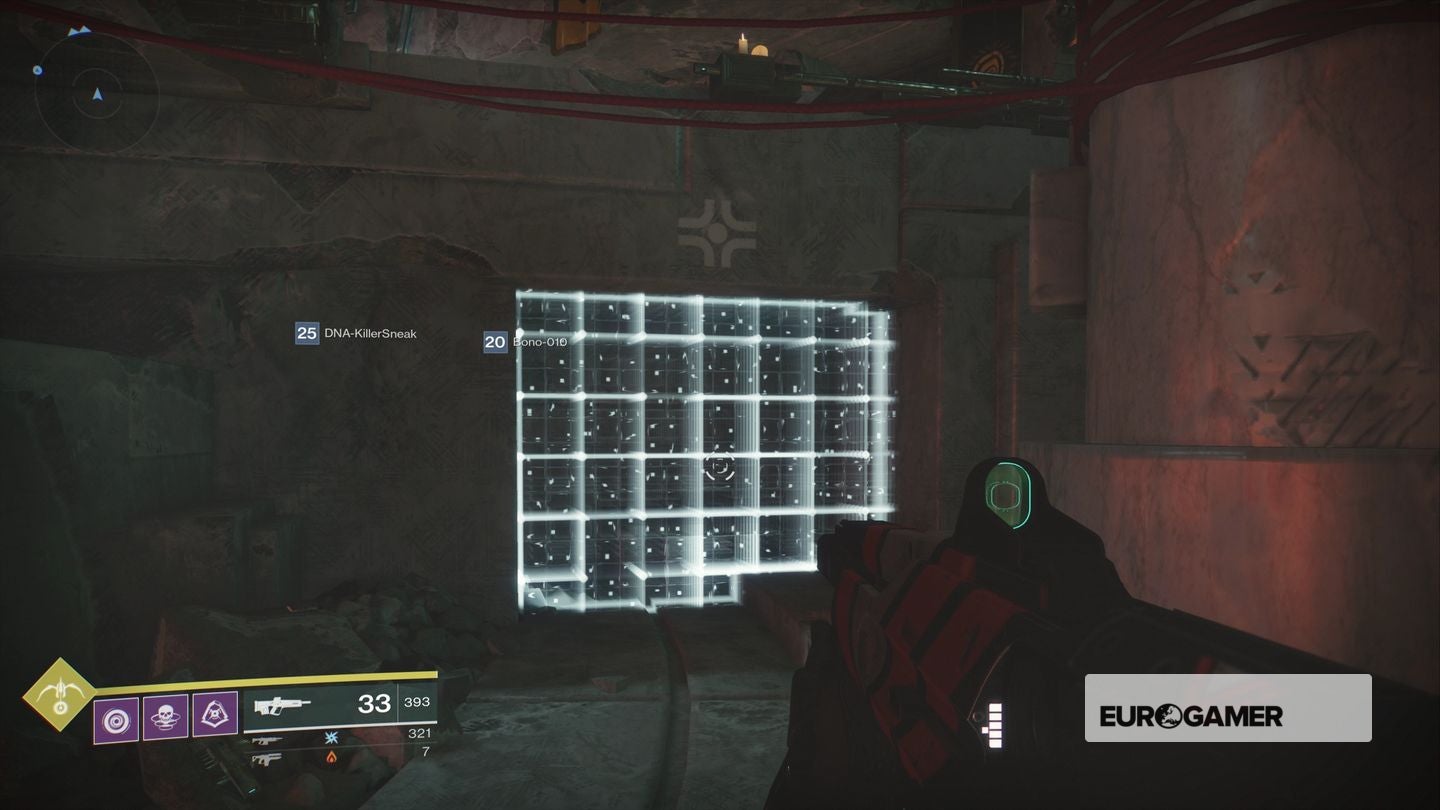The width and height of the screenshot is (1440, 810).
Task: Click the blue Arc damage icon
Action: point(332,738)
